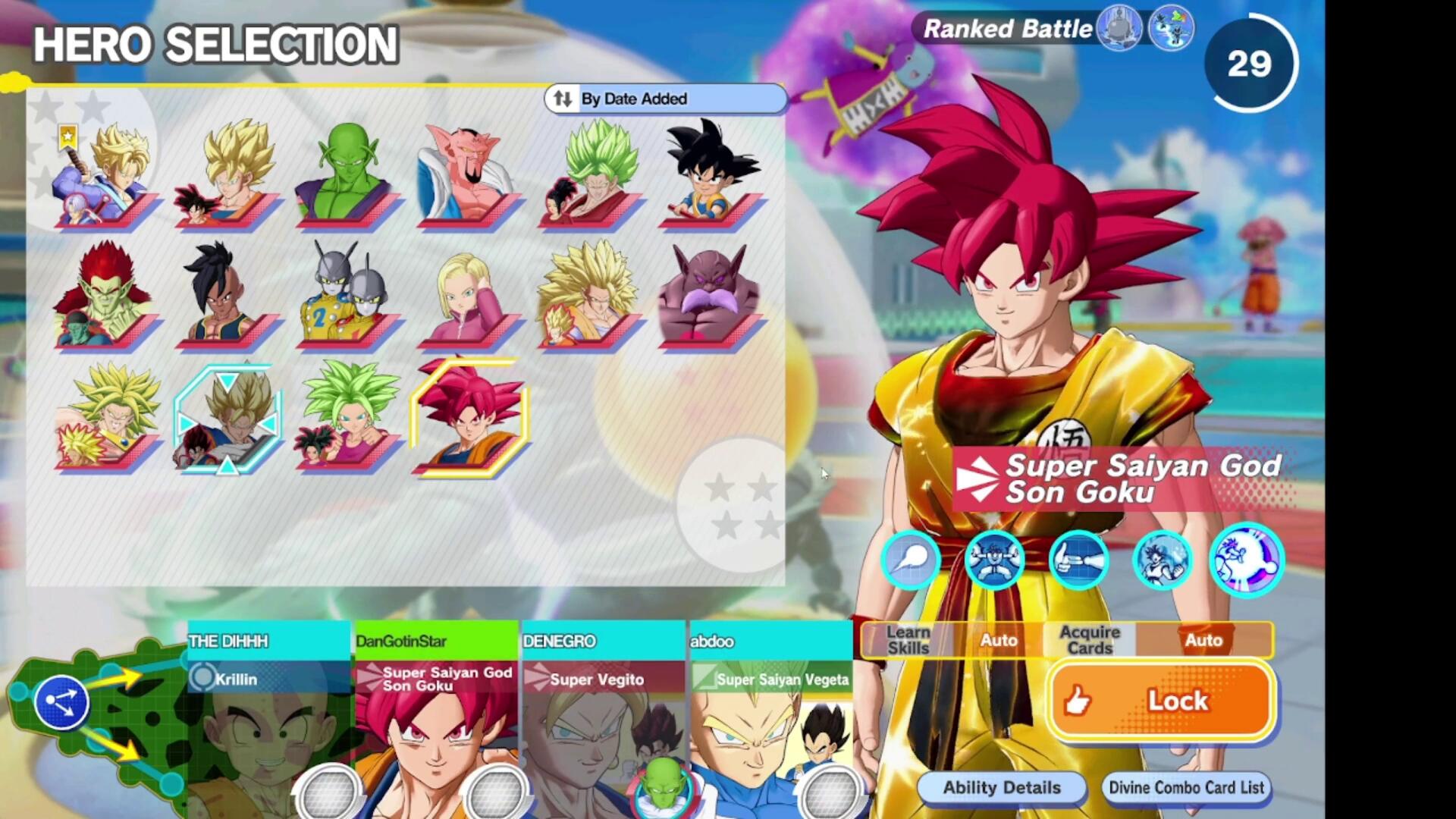The height and width of the screenshot is (819, 1456).
Task: Choose the Super Saiyan God Goku portrait
Action: point(469,419)
